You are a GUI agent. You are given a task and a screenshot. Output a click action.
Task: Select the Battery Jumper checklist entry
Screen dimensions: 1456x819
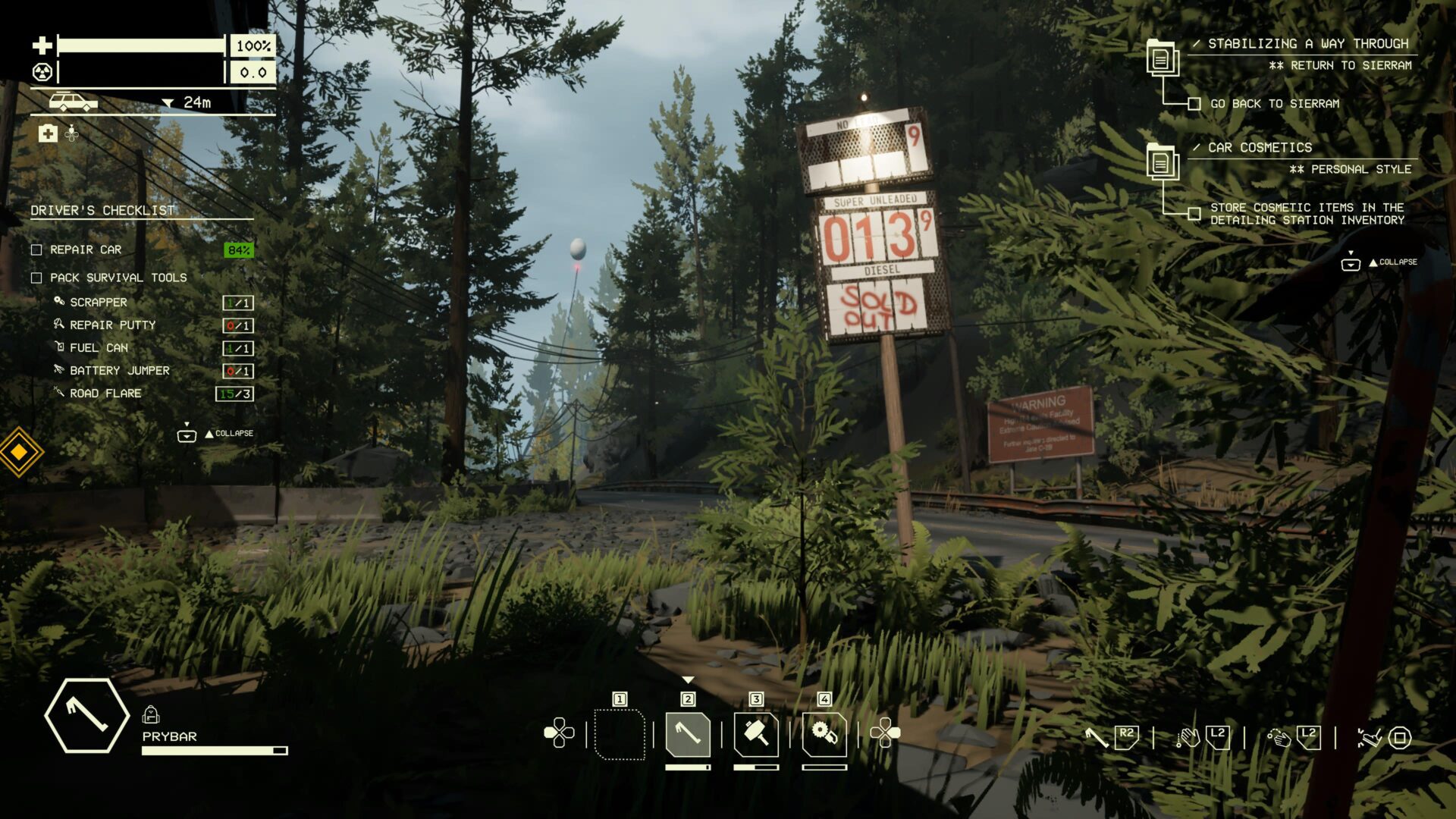pos(119,371)
